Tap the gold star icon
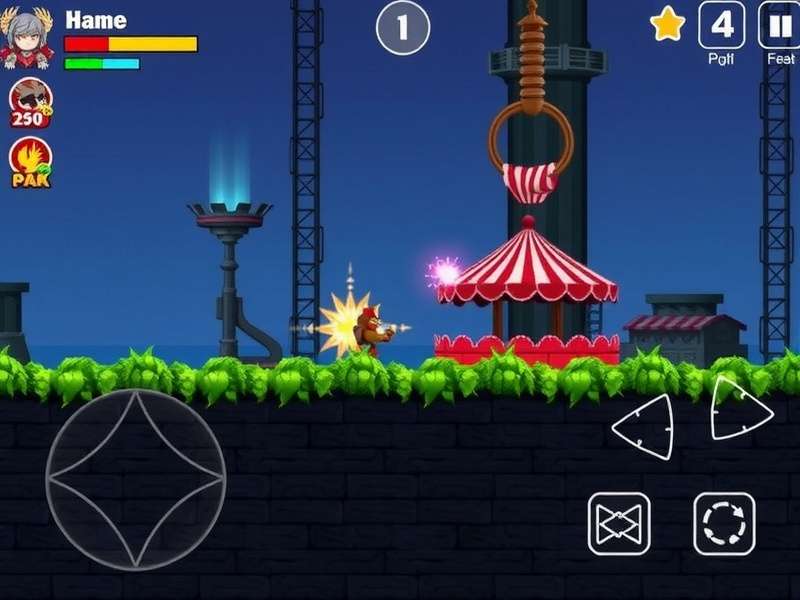Image resolution: width=800 pixels, height=600 pixels. coord(667,25)
